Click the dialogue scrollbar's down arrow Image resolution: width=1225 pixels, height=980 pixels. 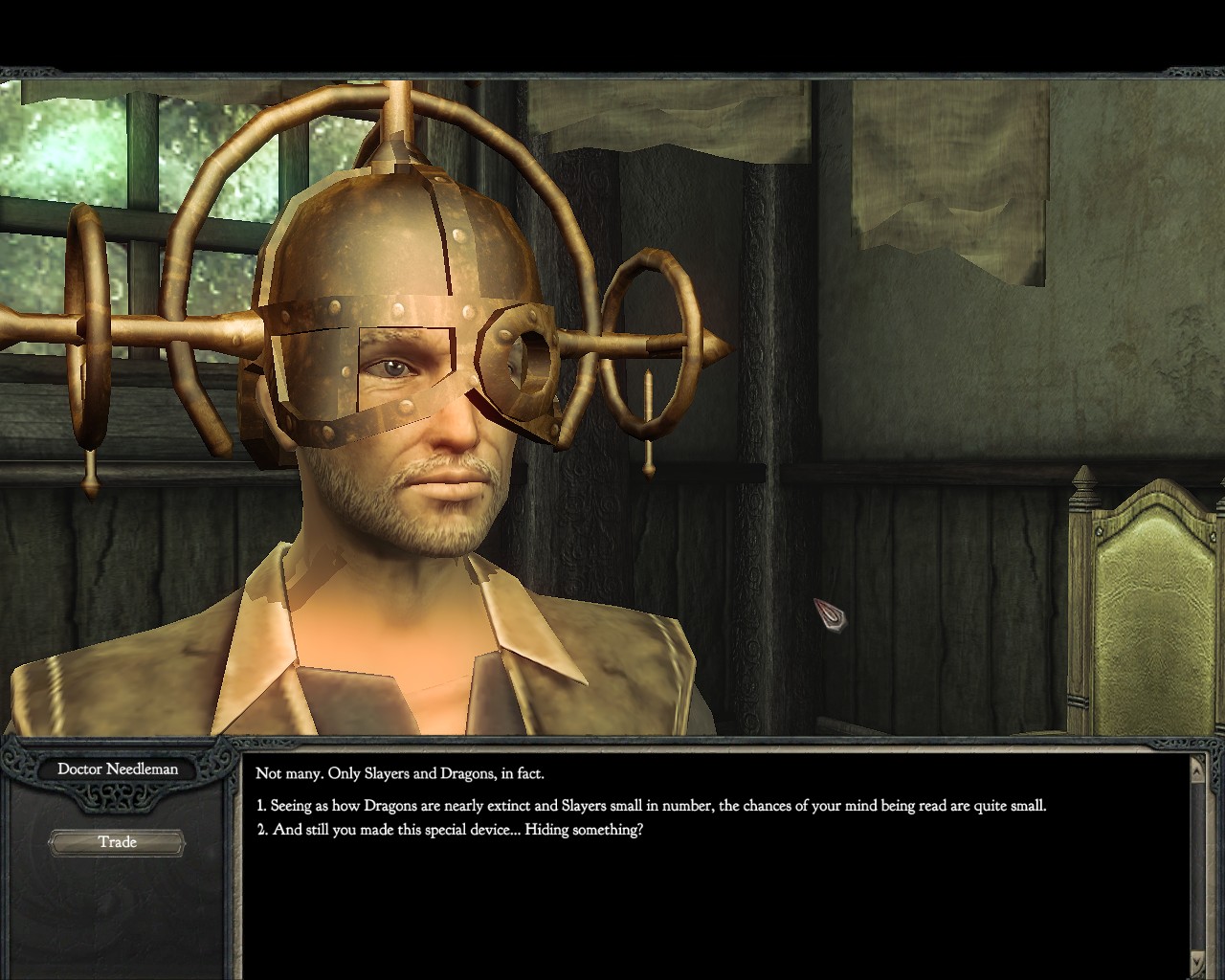[1196, 960]
